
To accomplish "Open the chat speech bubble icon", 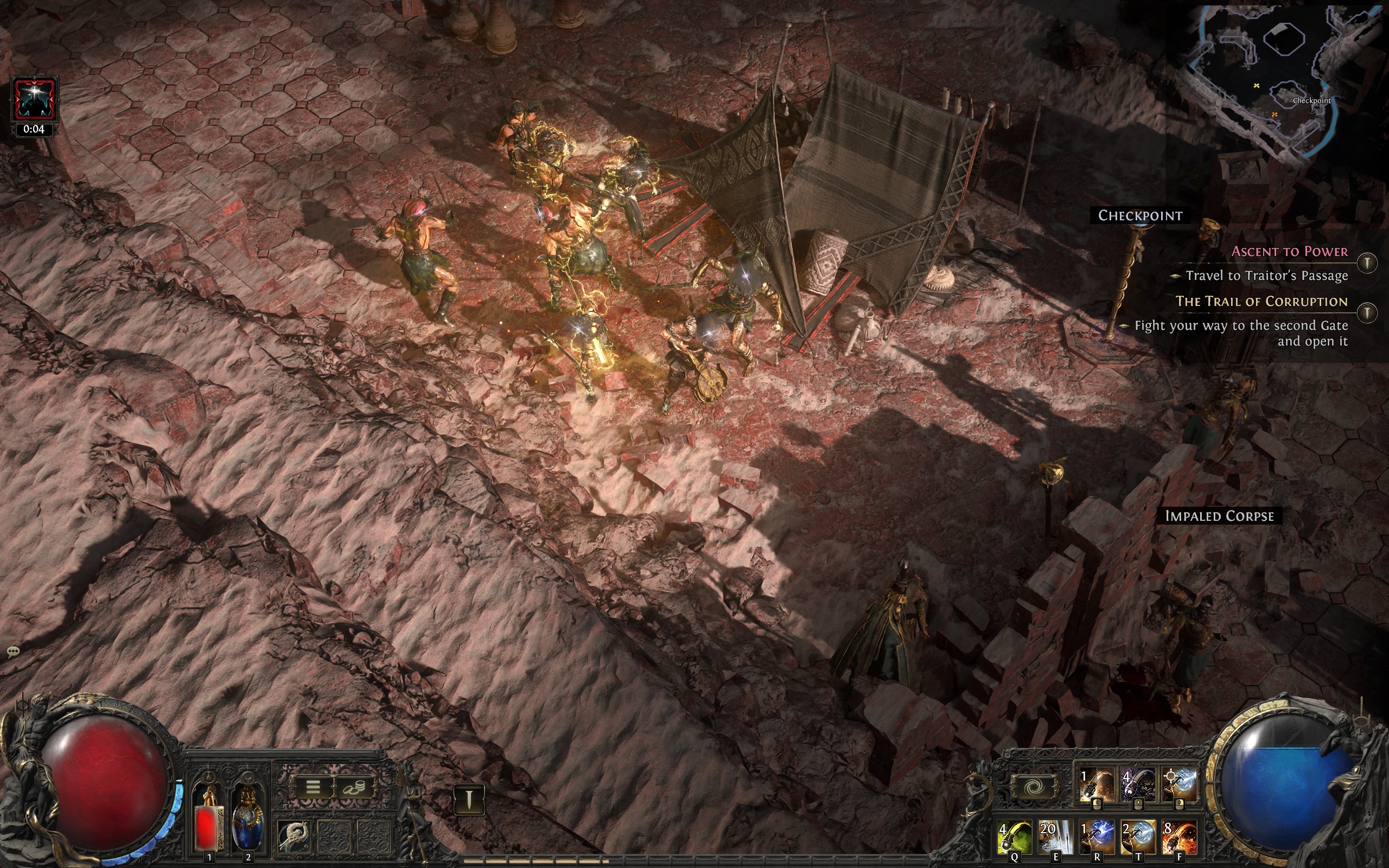I will 13,651.
